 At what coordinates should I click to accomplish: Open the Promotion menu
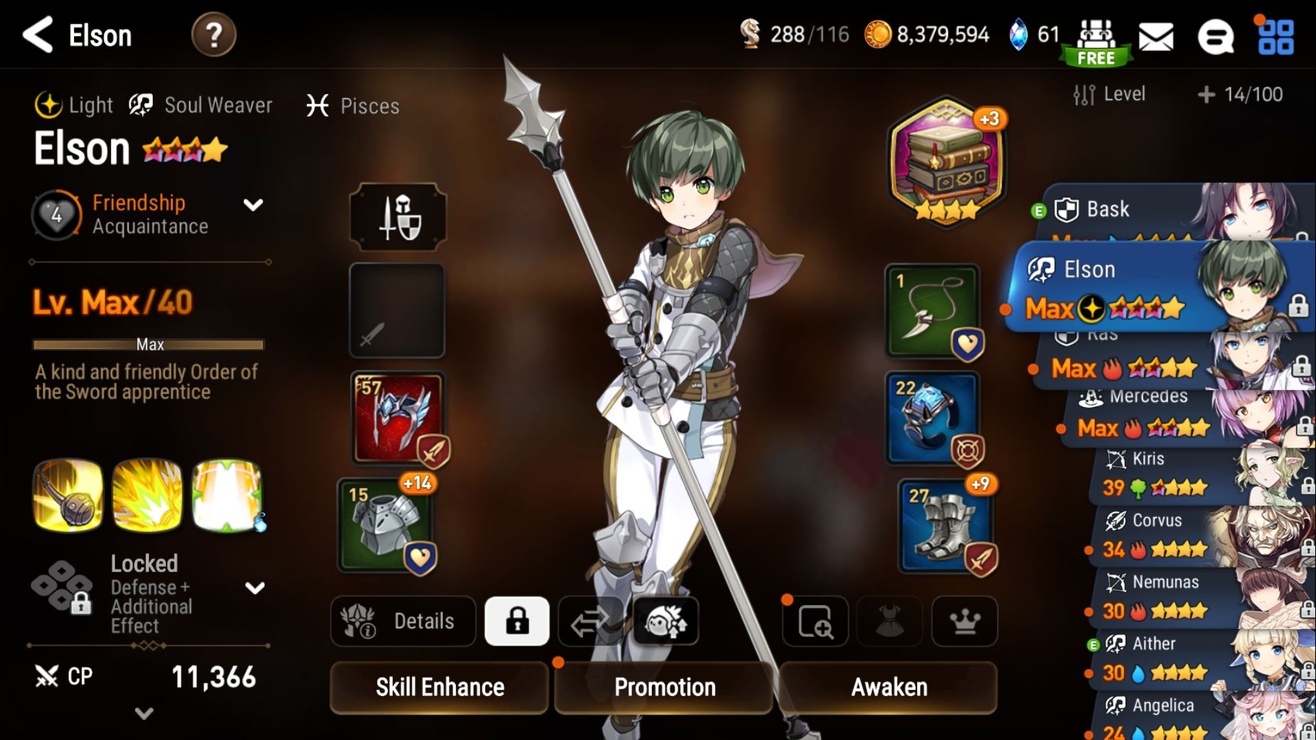click(x=664, y=687)
